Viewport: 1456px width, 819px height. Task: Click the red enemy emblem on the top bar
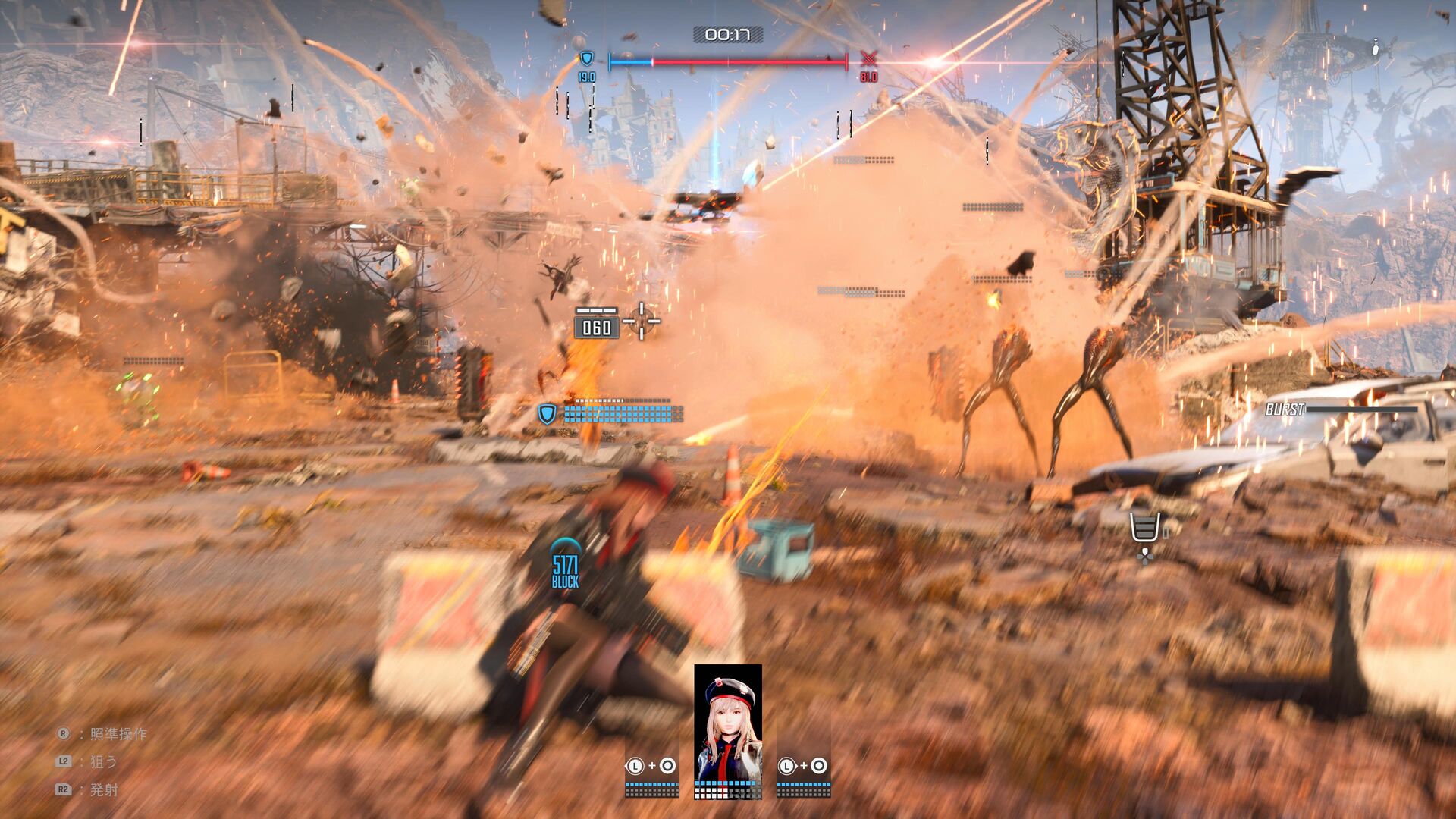(x=868, y=59)
